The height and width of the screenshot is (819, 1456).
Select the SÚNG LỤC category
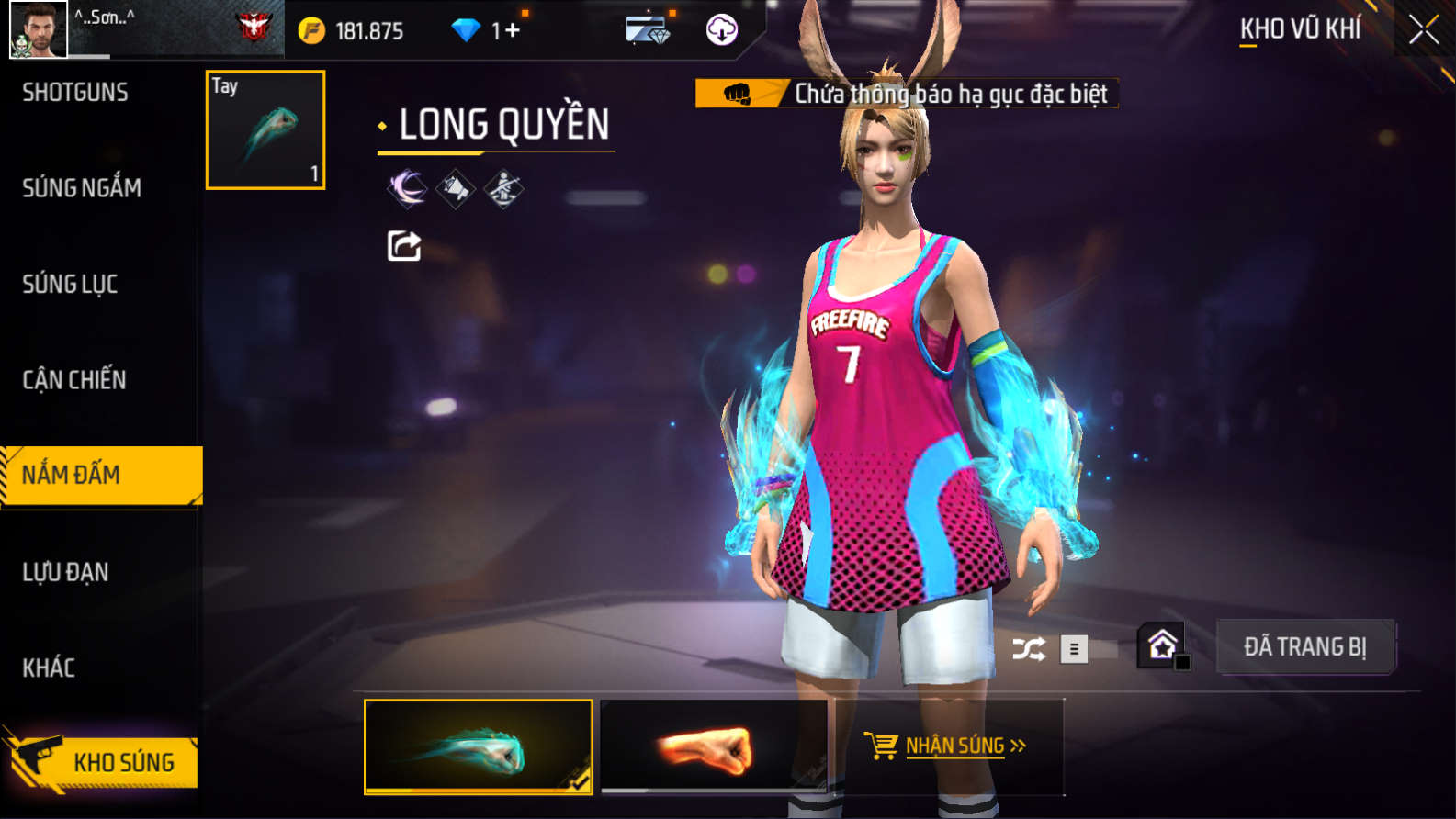[70, 284]
